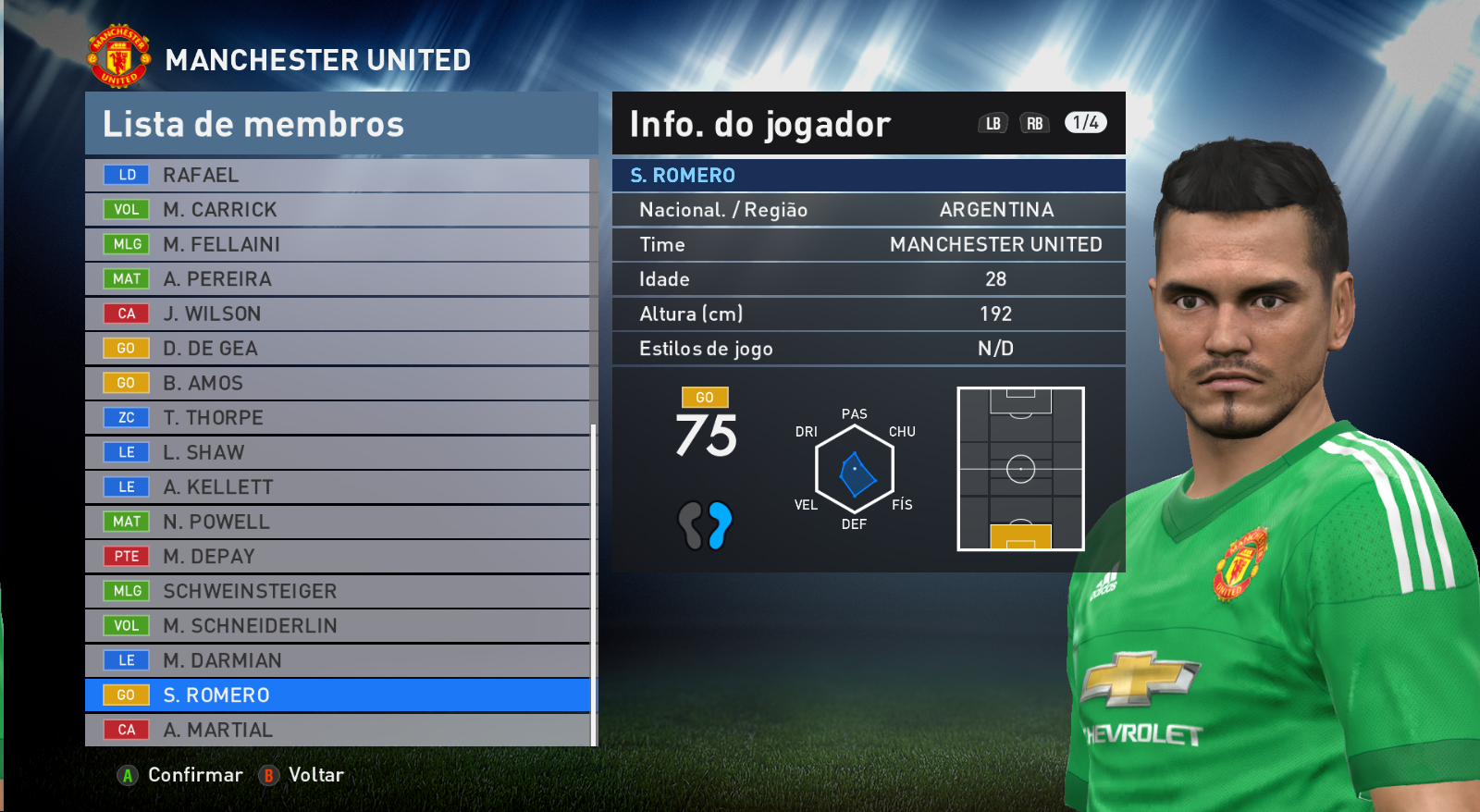Choose M. Carrick from the squad list
1480x812 pixels.
[338, 210]
